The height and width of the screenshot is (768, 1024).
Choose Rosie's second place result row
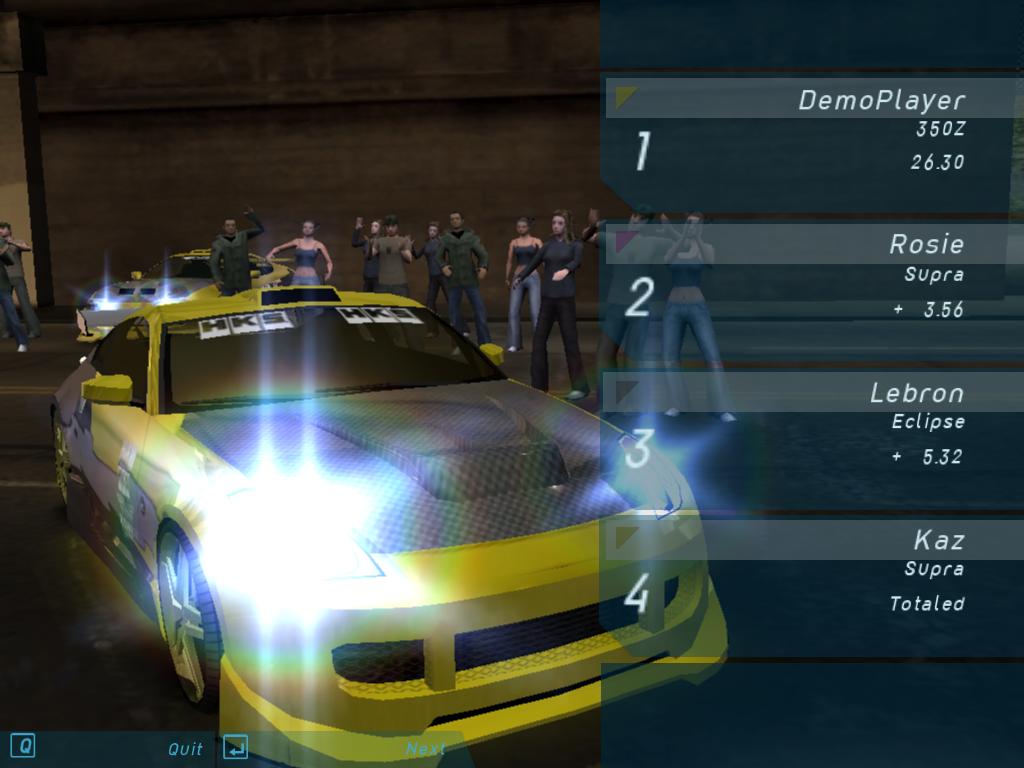tap(810, 283)
